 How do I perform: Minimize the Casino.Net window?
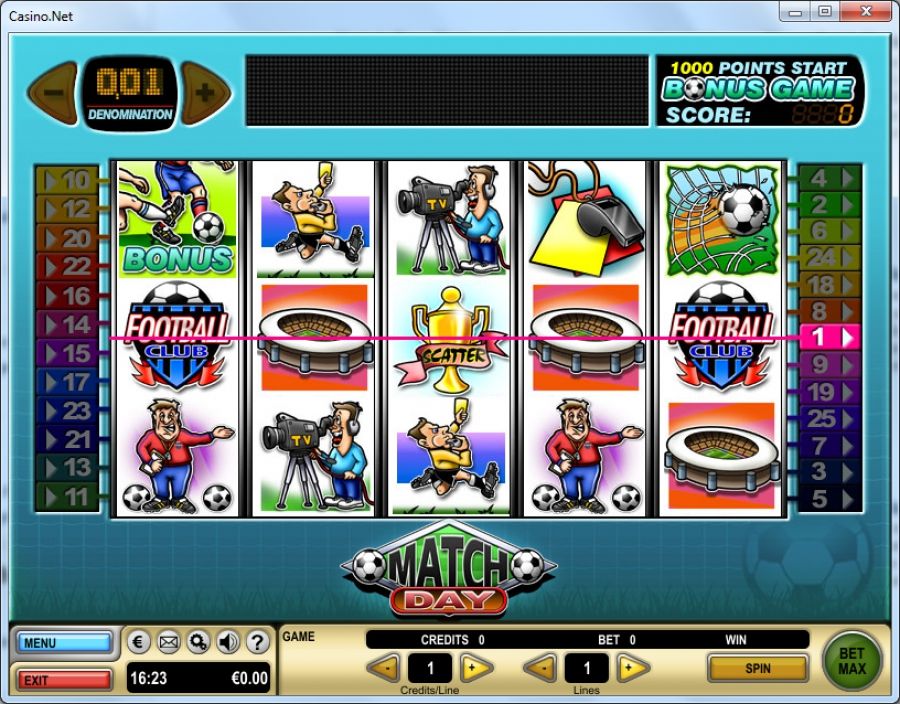(798, 12)
